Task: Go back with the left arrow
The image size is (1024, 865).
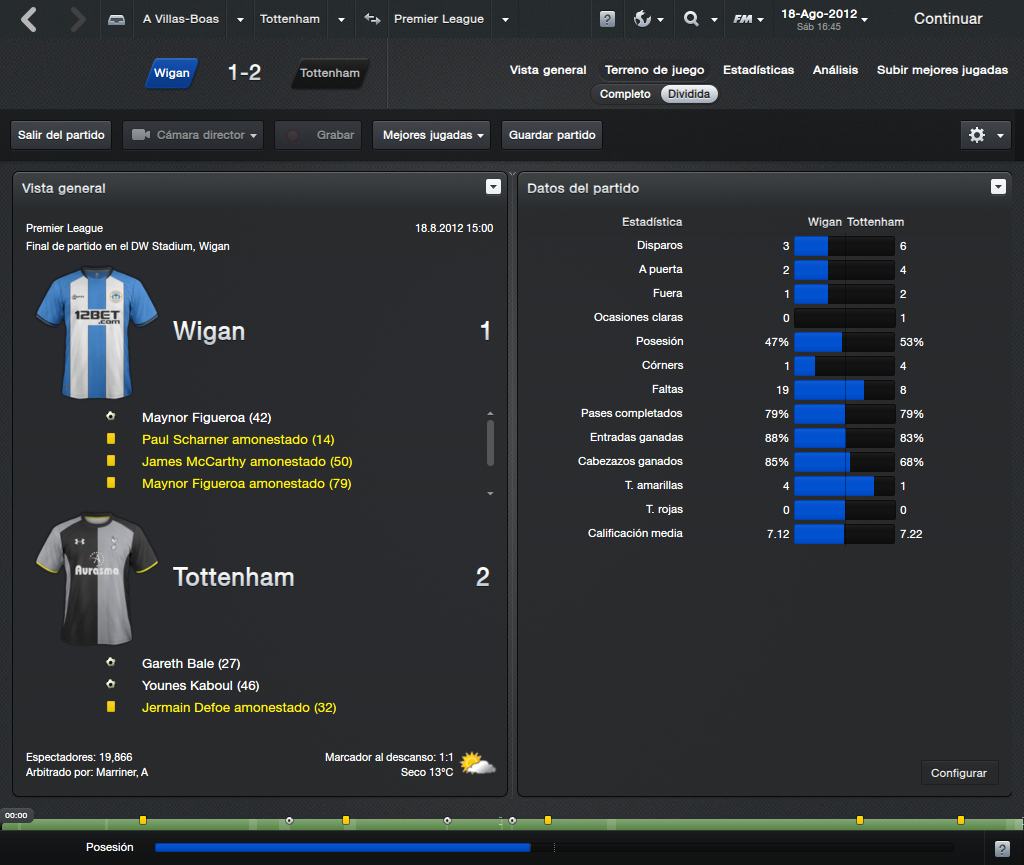Action: [29, 19]
